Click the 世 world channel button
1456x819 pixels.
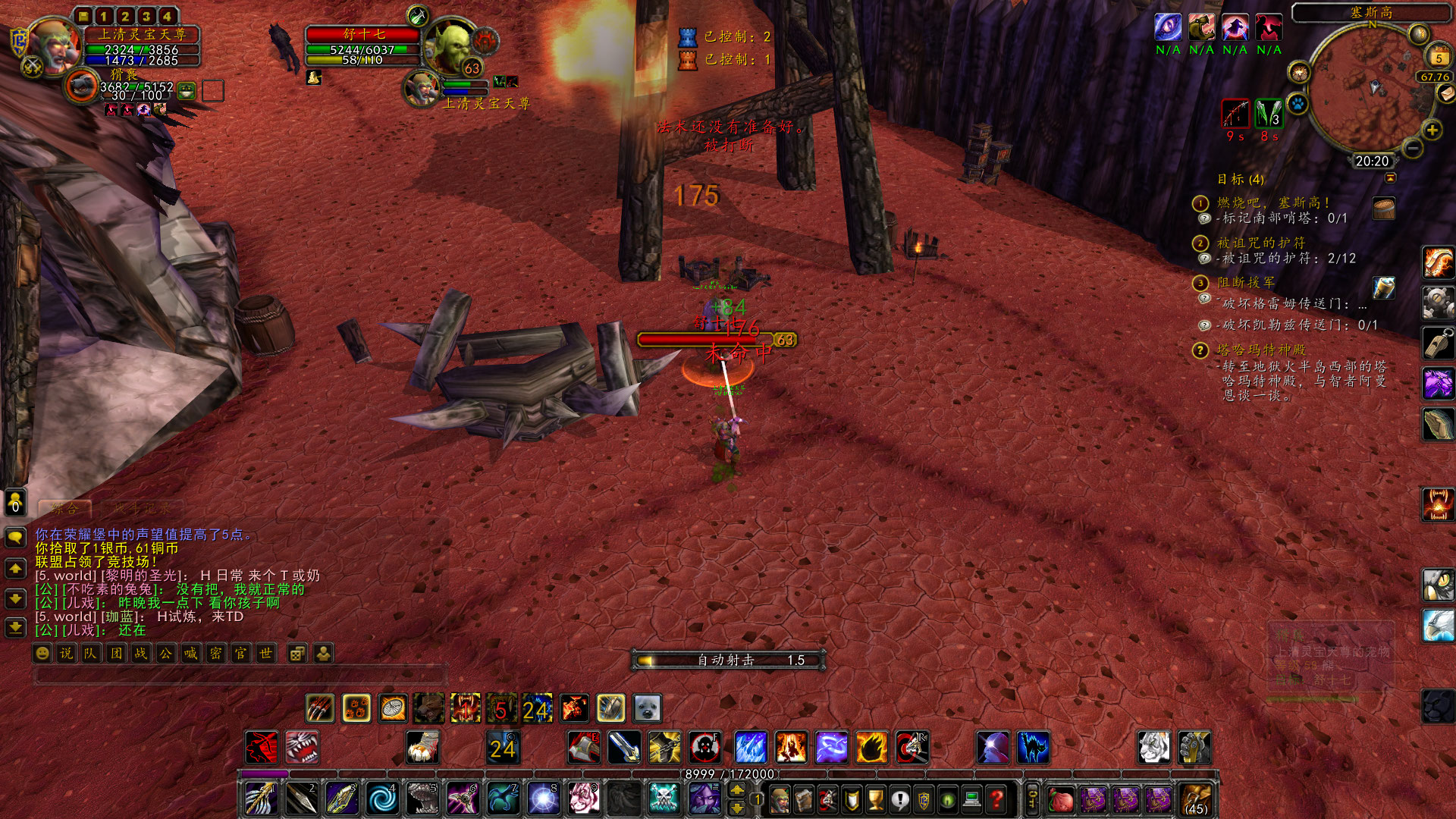(265, 653)
